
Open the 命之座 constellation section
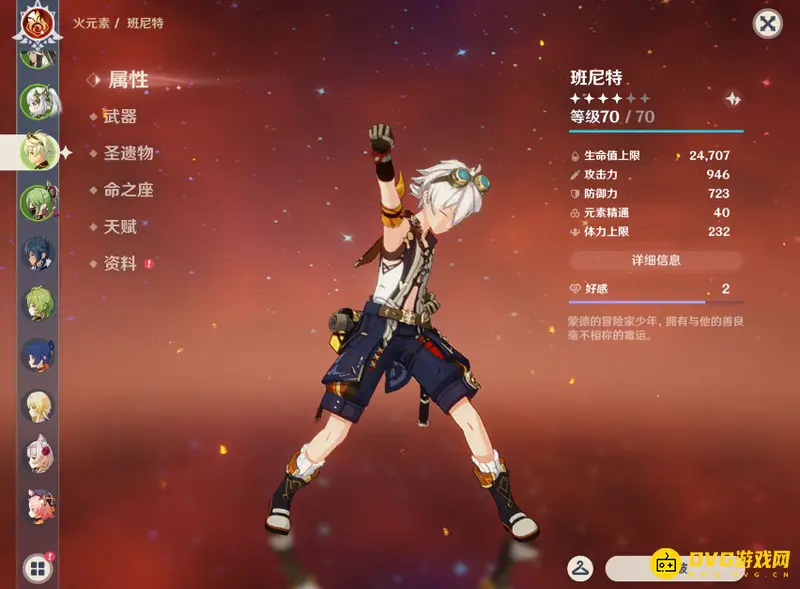click(x=128, y=190)
